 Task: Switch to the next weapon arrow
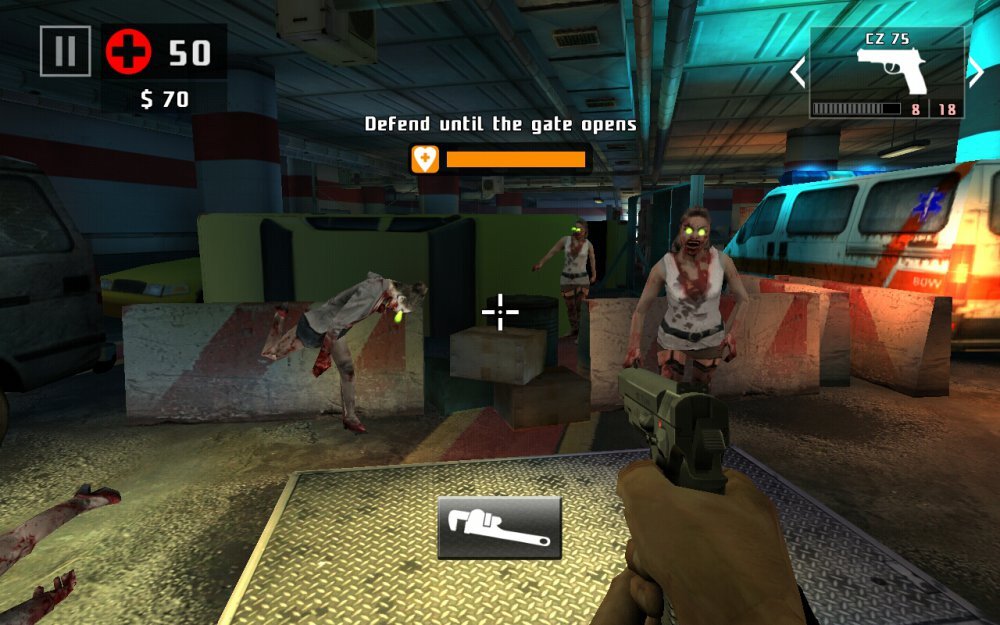coord(975,72)
